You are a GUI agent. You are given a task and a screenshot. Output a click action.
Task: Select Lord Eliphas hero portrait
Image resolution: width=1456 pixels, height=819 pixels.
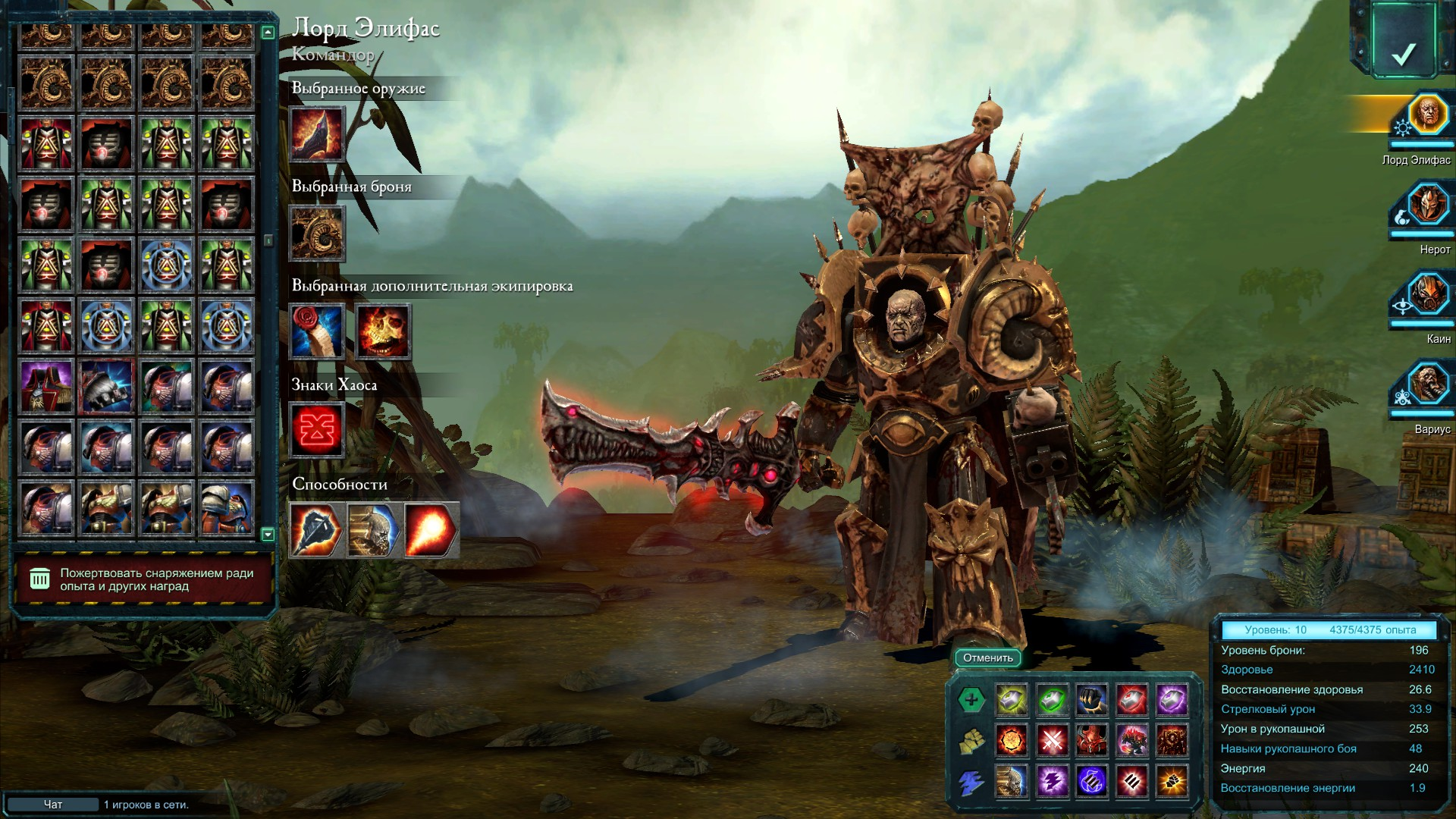point(1427,115)
